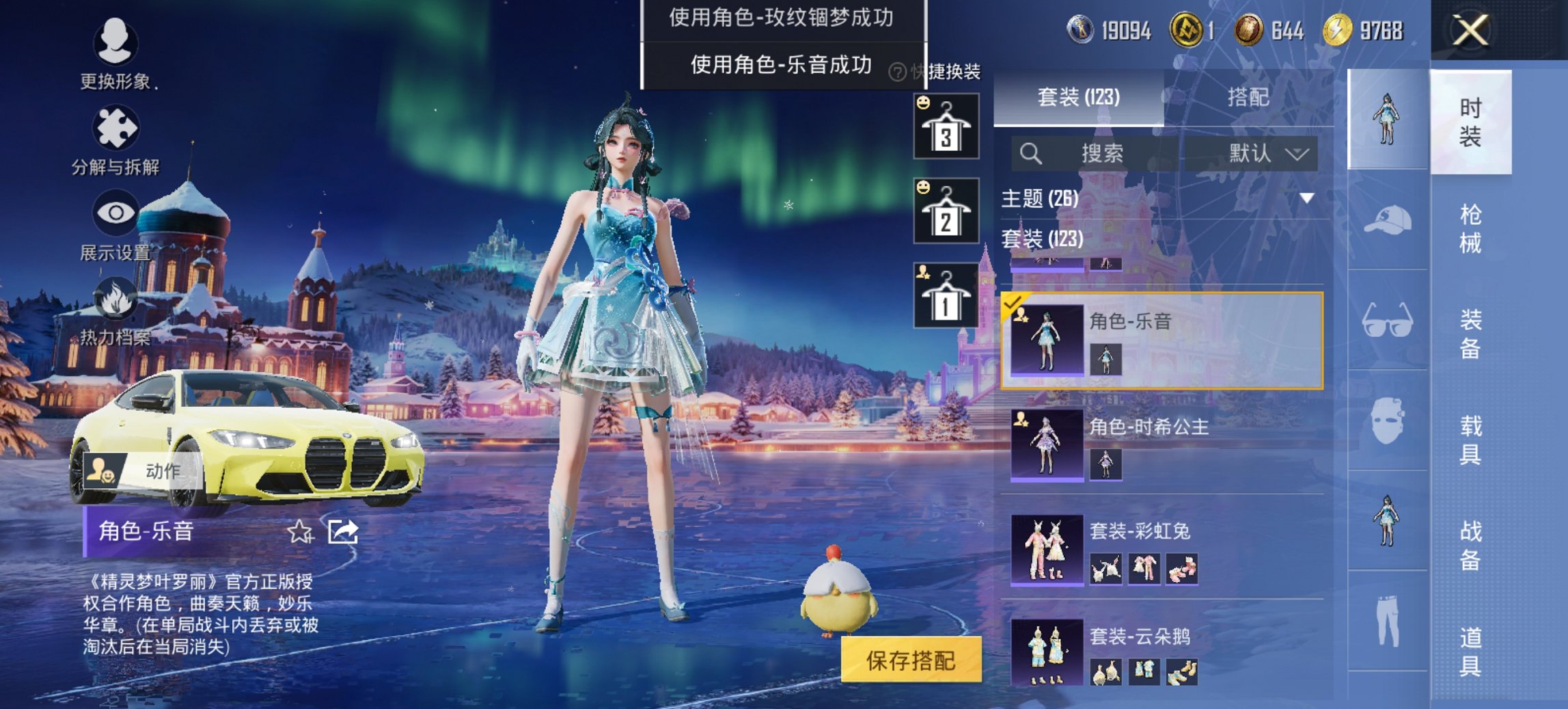Click the 搜索 search field
The image size is (1568, 709).
[x=1097, y=153]
